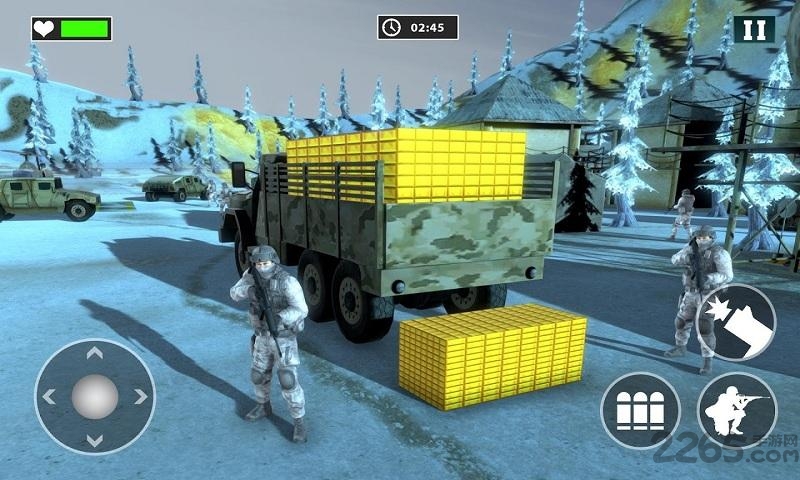Pause the game
This screenshot has height=480, width=800.
pyautogui.click(x=754, y=29)
